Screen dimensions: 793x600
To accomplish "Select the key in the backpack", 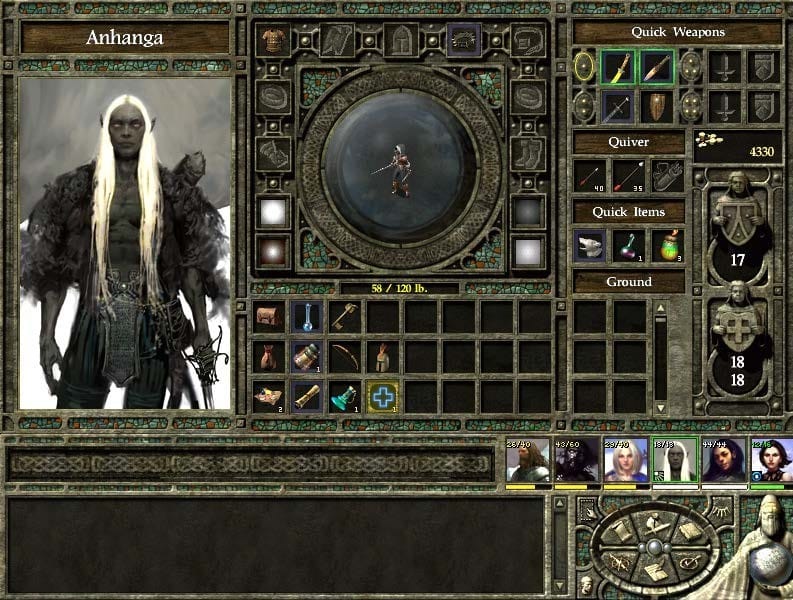I will pyautogui.click(x=345, y=317).
